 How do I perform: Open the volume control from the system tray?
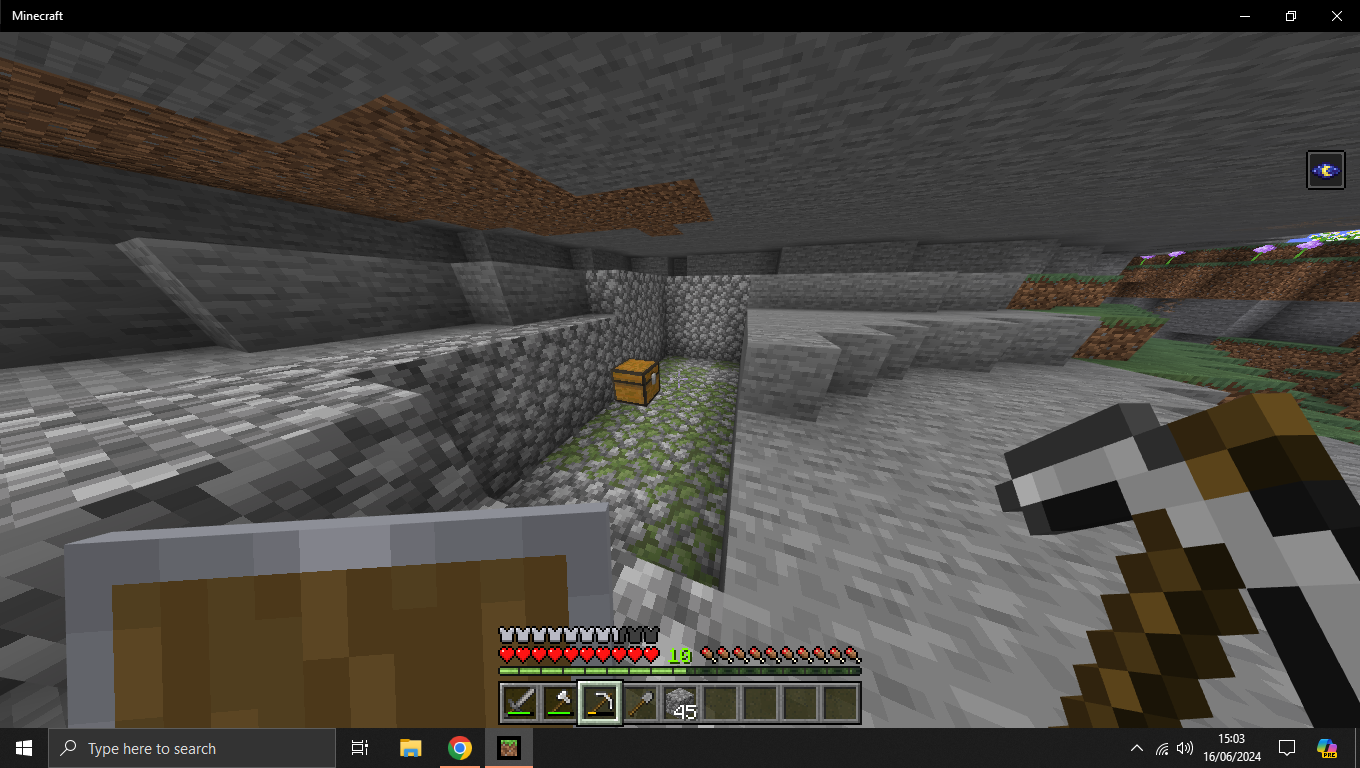pyautogui.click(x=1185, y=747)
